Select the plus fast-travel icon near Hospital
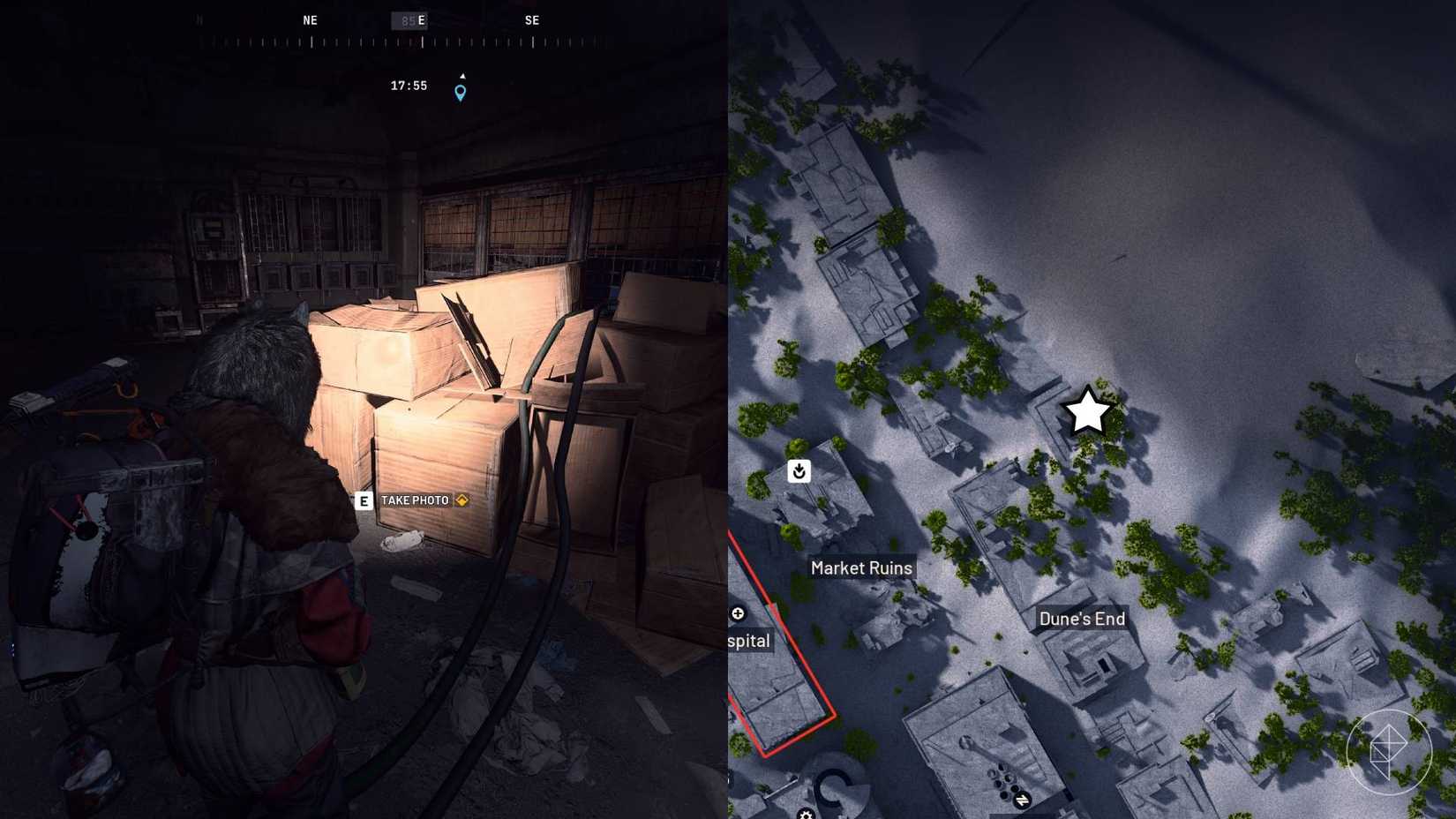 [739, 613]
